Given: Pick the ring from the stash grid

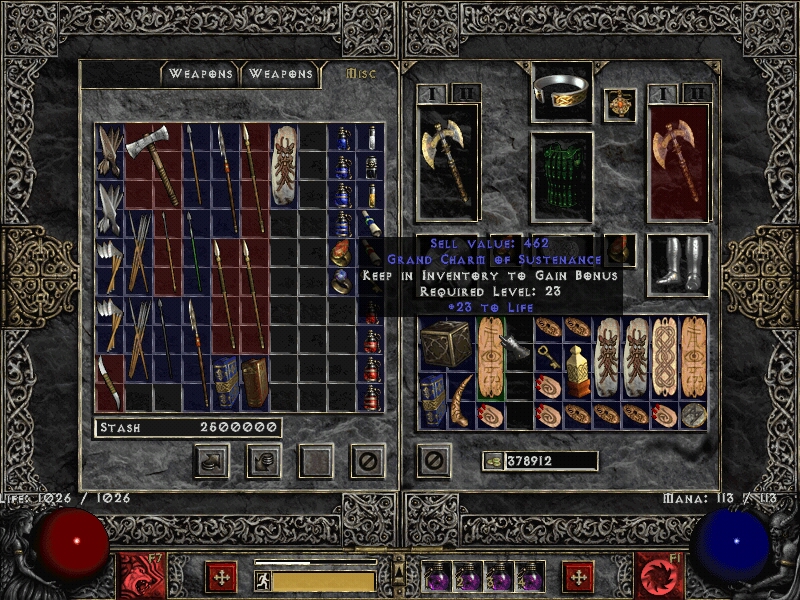Looking at the screenshot, I should coord(341,282).
